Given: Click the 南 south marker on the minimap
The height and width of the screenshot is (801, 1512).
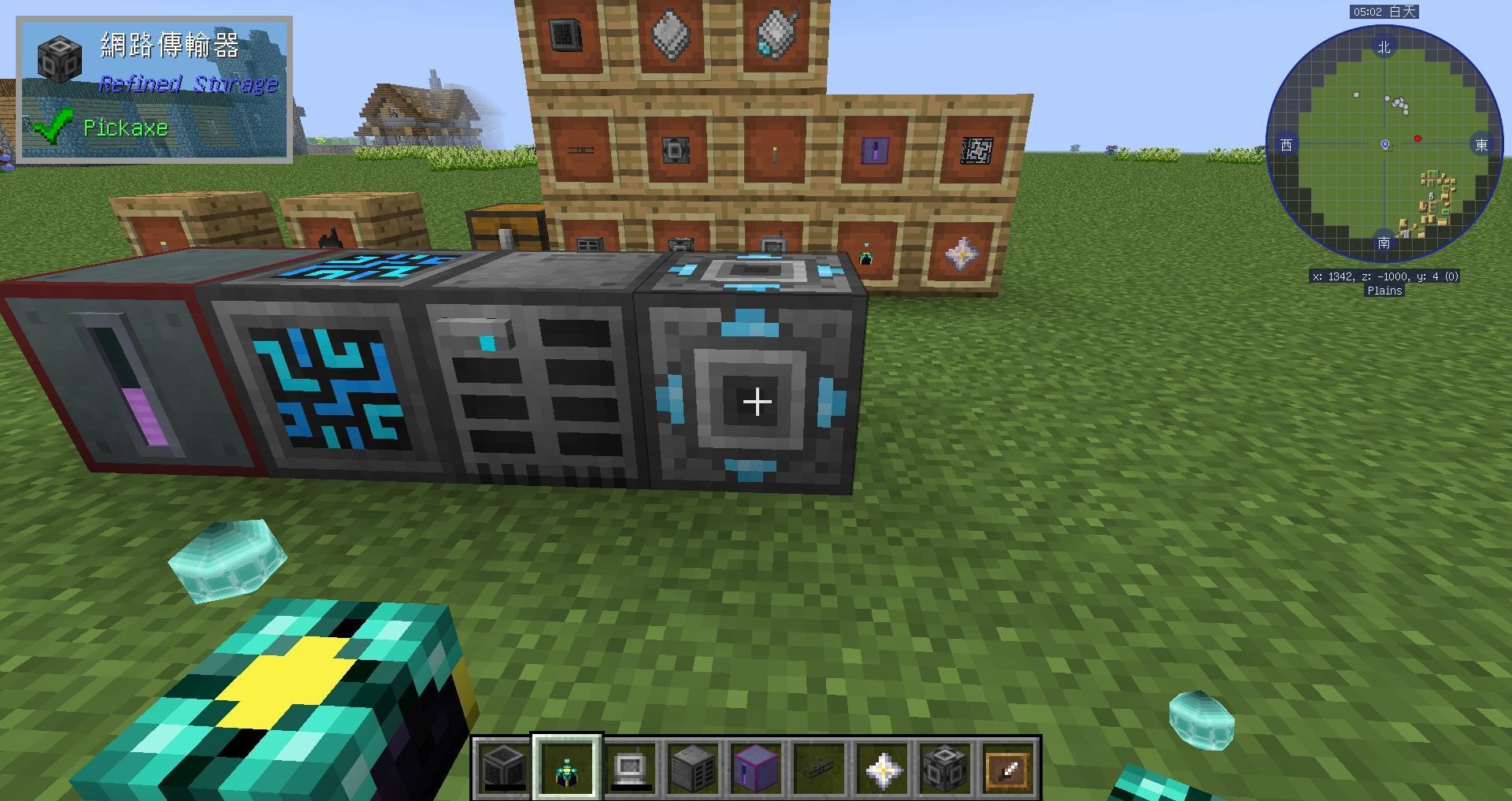Looking at the screenshot, I should (x=1384, y=243).
